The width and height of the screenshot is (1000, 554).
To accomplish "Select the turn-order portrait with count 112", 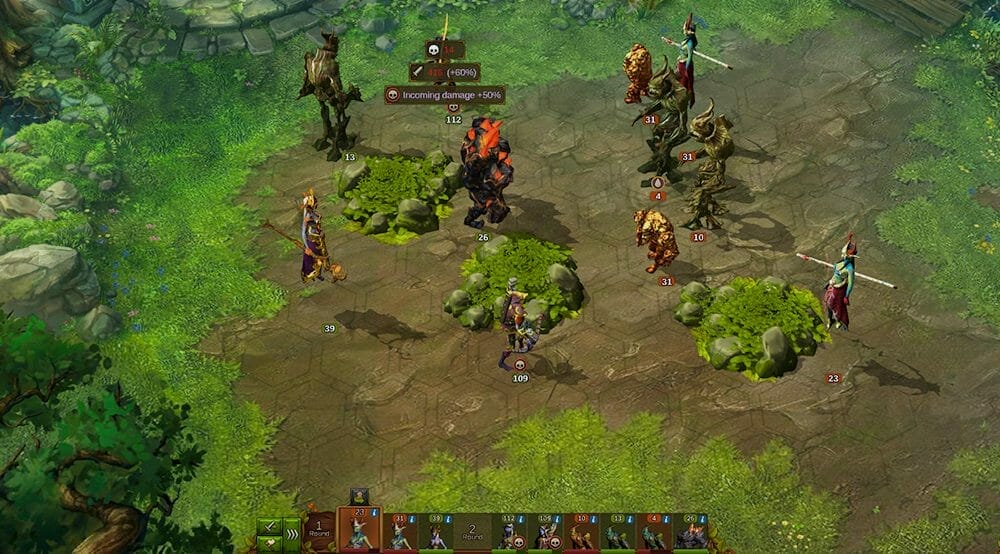I will (510, 533).
